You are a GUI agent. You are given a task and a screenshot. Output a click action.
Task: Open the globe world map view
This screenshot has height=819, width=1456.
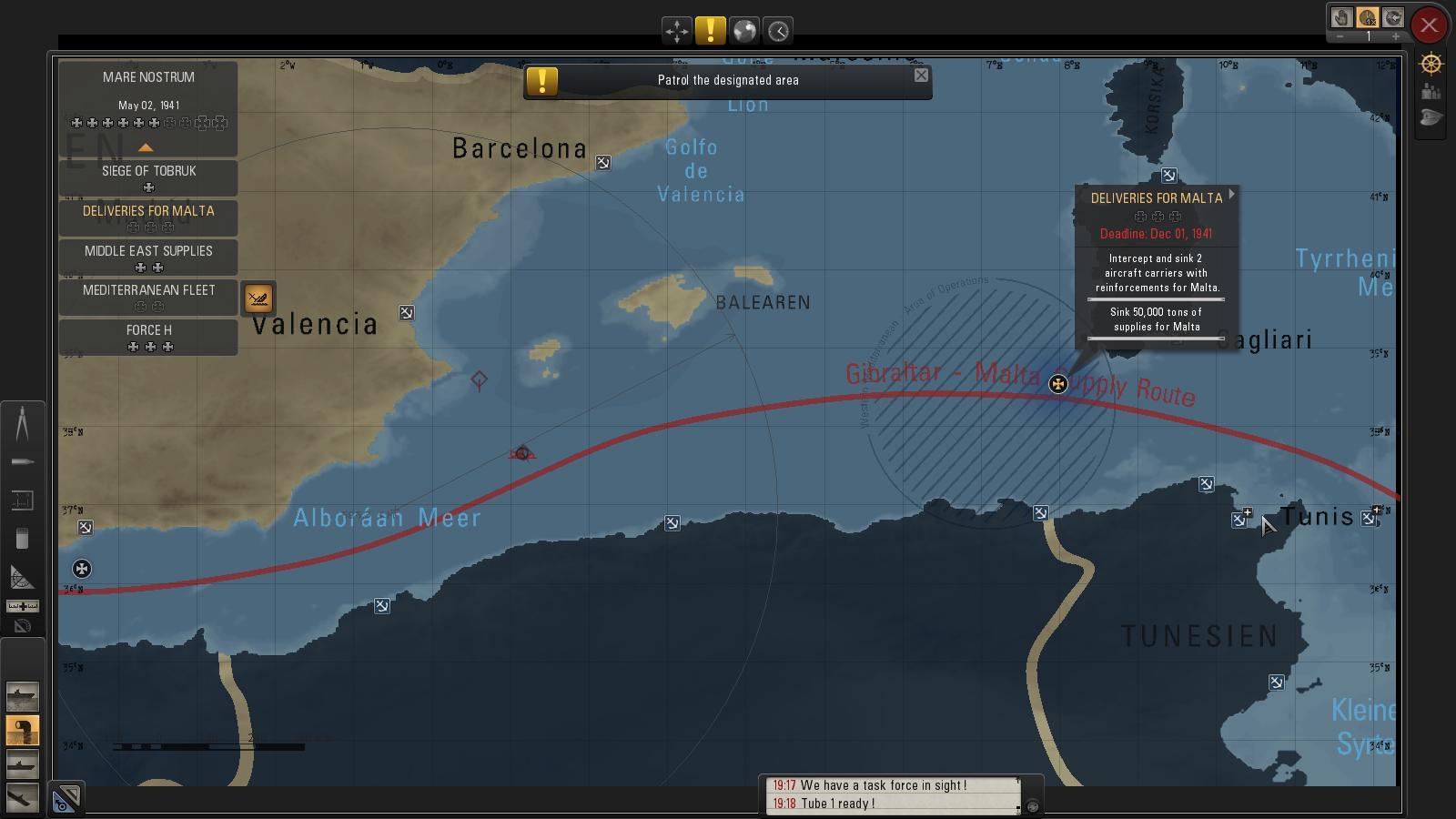tap(744, 31)
